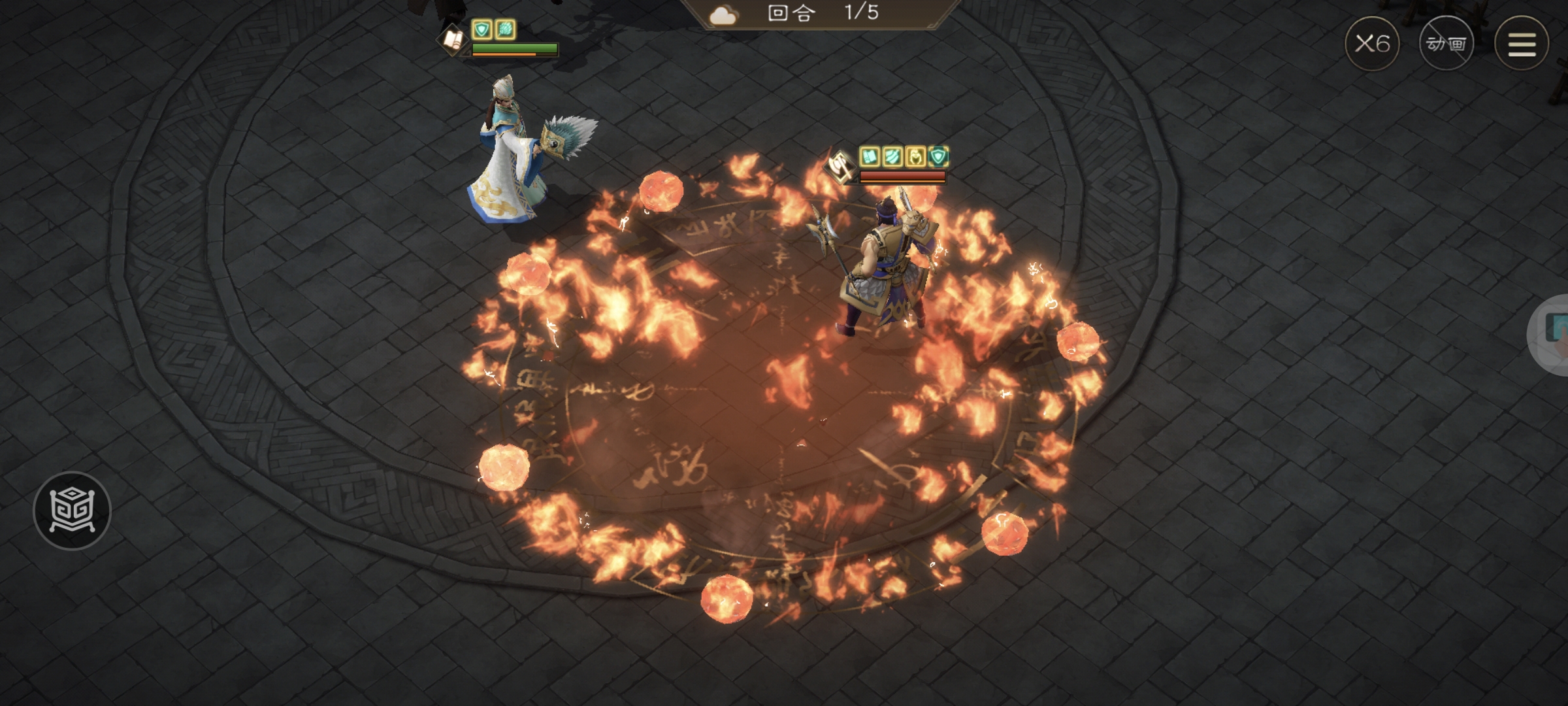Inspect the flag buff icon on the enemy
1568x706 pixels.
[870, 158]
